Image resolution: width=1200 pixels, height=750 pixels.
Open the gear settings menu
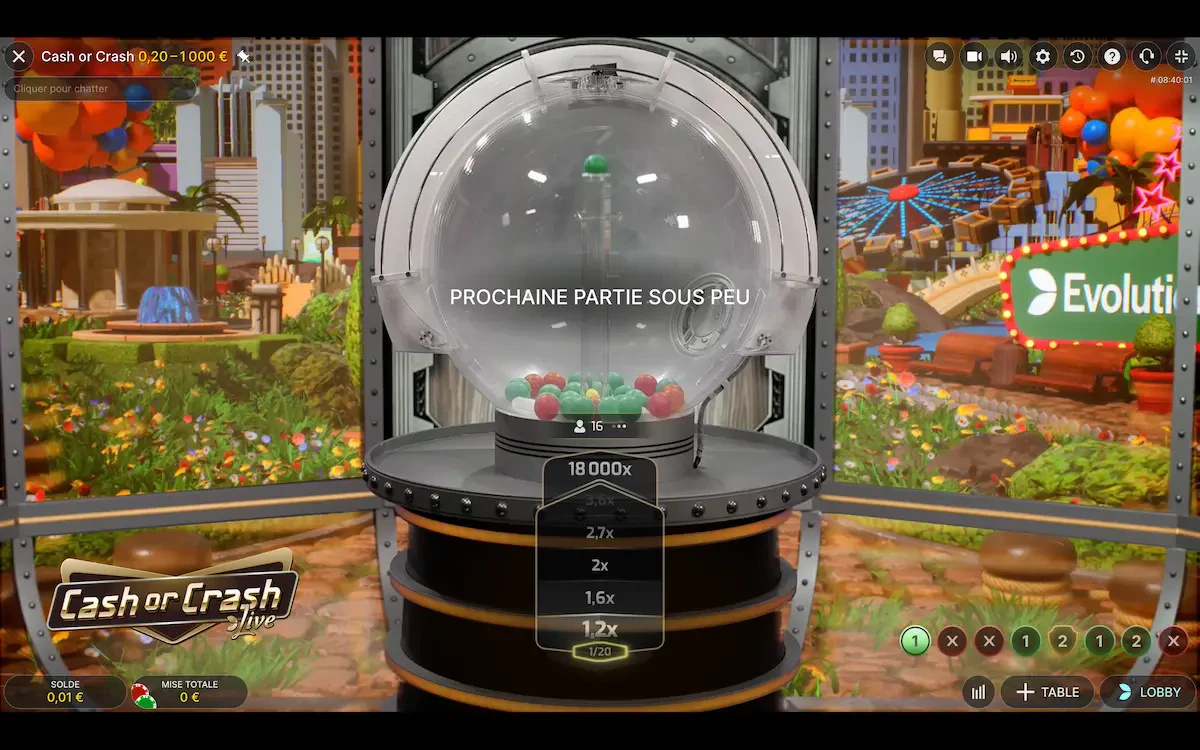point(1043,57)
